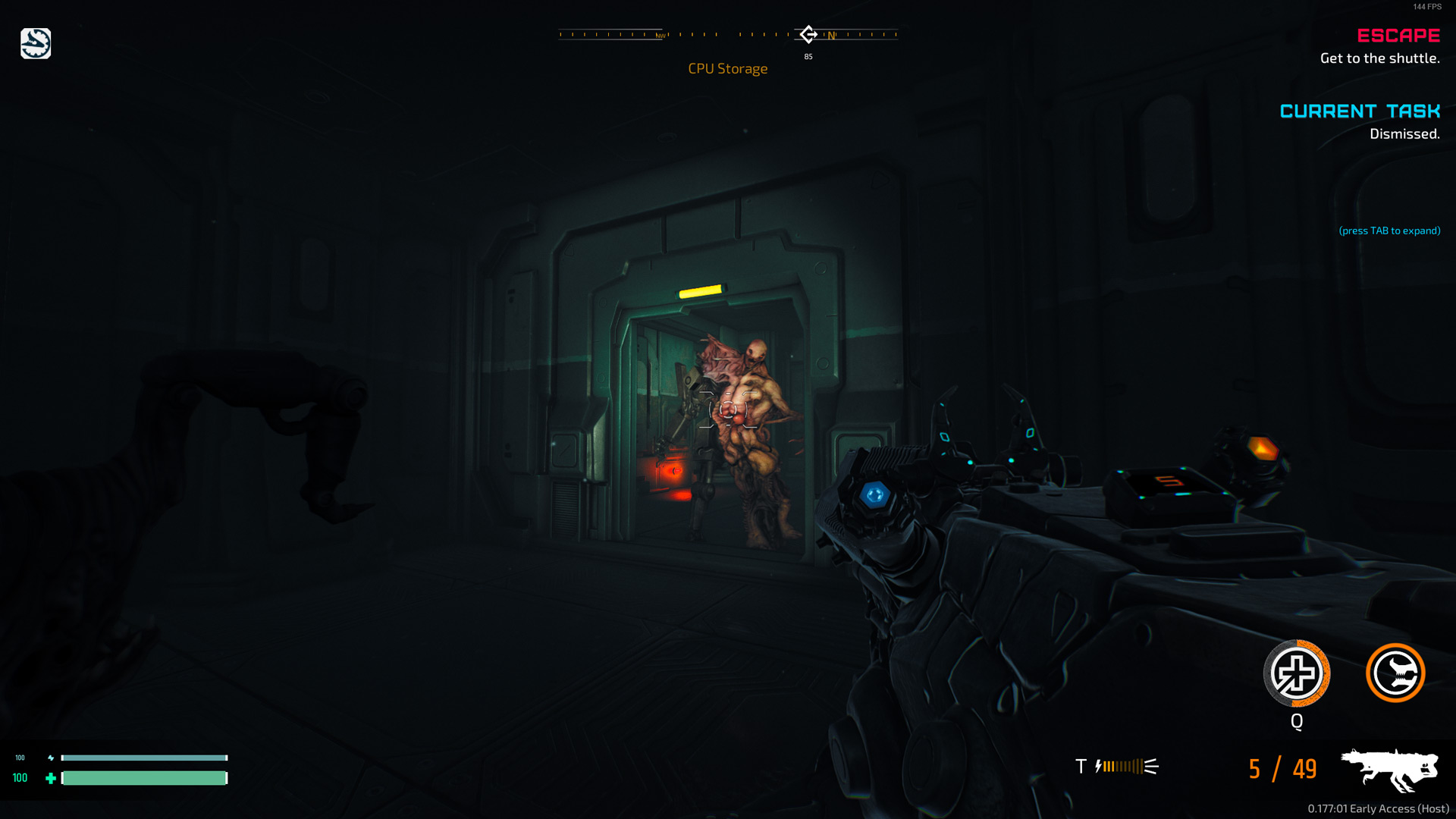
Task: Activate the medical cross heal ability
Action: coord(1296,673)
